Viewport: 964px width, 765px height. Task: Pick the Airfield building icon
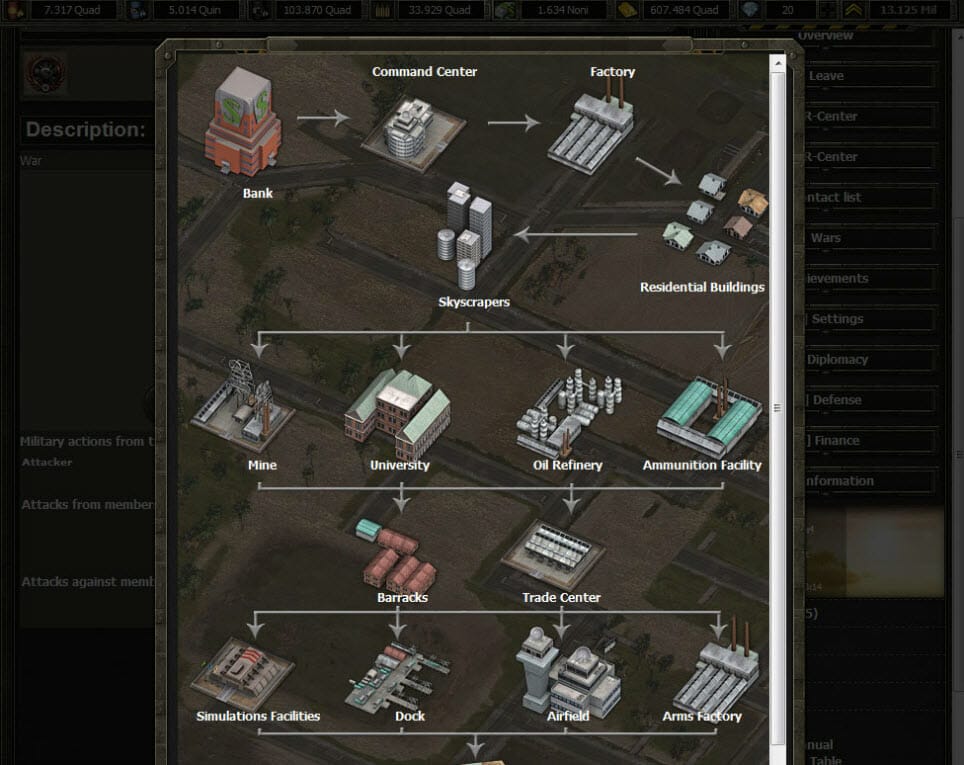(567, 671)
